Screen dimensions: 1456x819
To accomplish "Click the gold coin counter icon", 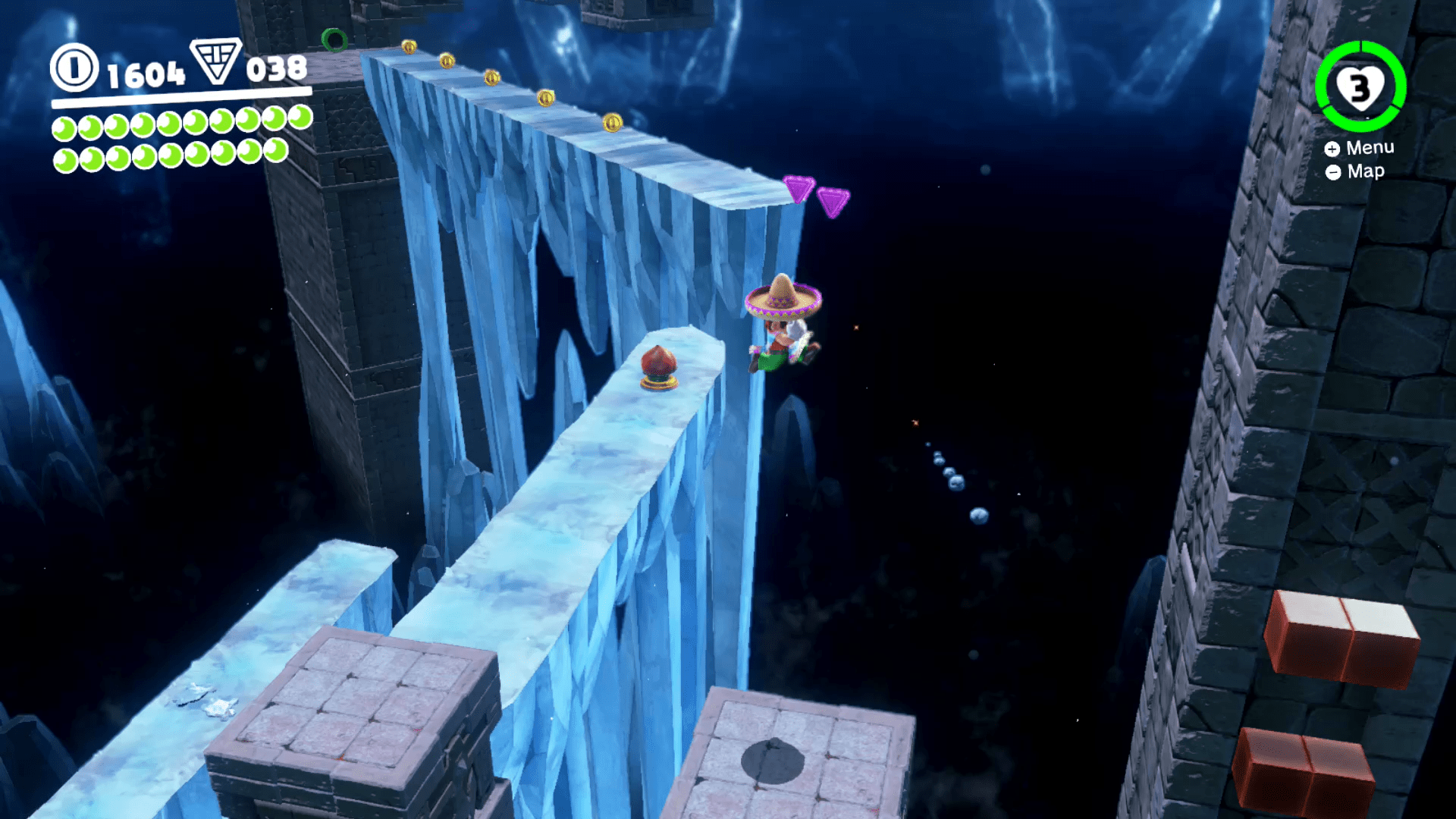I will coord(74,74).
